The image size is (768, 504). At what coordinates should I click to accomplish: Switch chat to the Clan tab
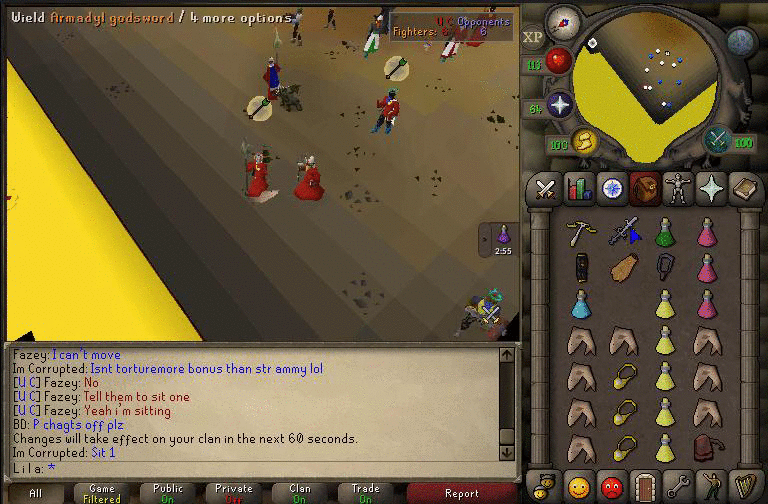pyautogui.click(x=300, y=493)
